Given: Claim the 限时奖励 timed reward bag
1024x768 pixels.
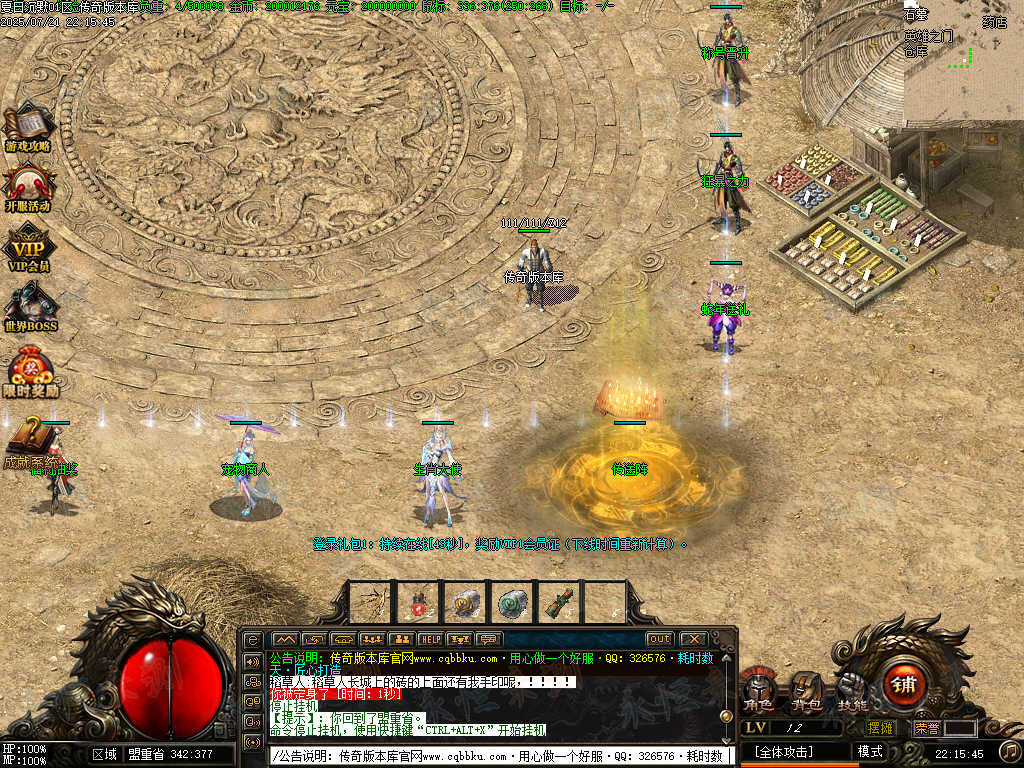Looking at the screenshot, I should 30,369.
